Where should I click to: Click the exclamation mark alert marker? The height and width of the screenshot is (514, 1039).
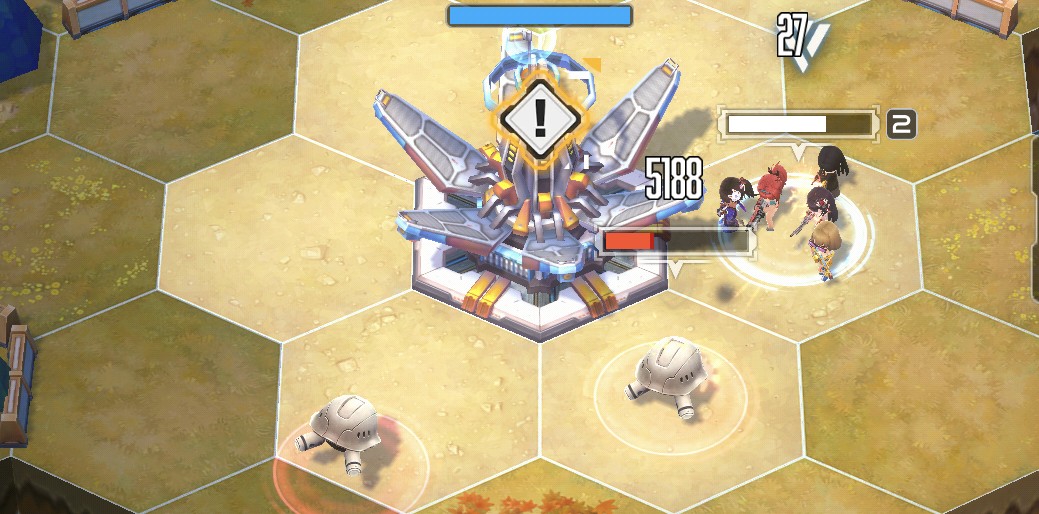coord(540,119)
